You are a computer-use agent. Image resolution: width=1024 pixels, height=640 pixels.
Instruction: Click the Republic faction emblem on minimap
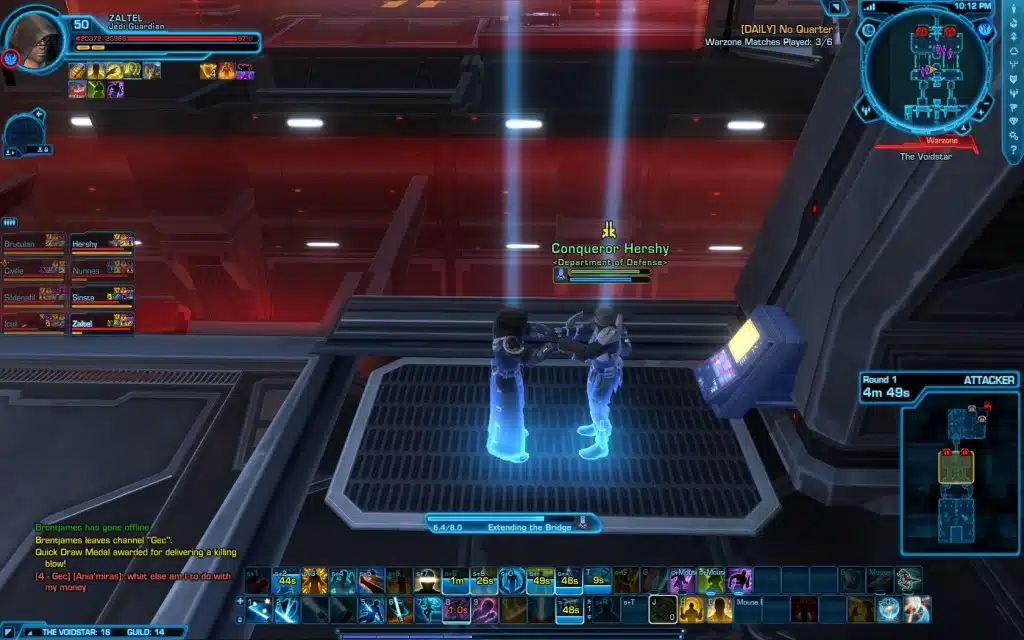(985, 30)
